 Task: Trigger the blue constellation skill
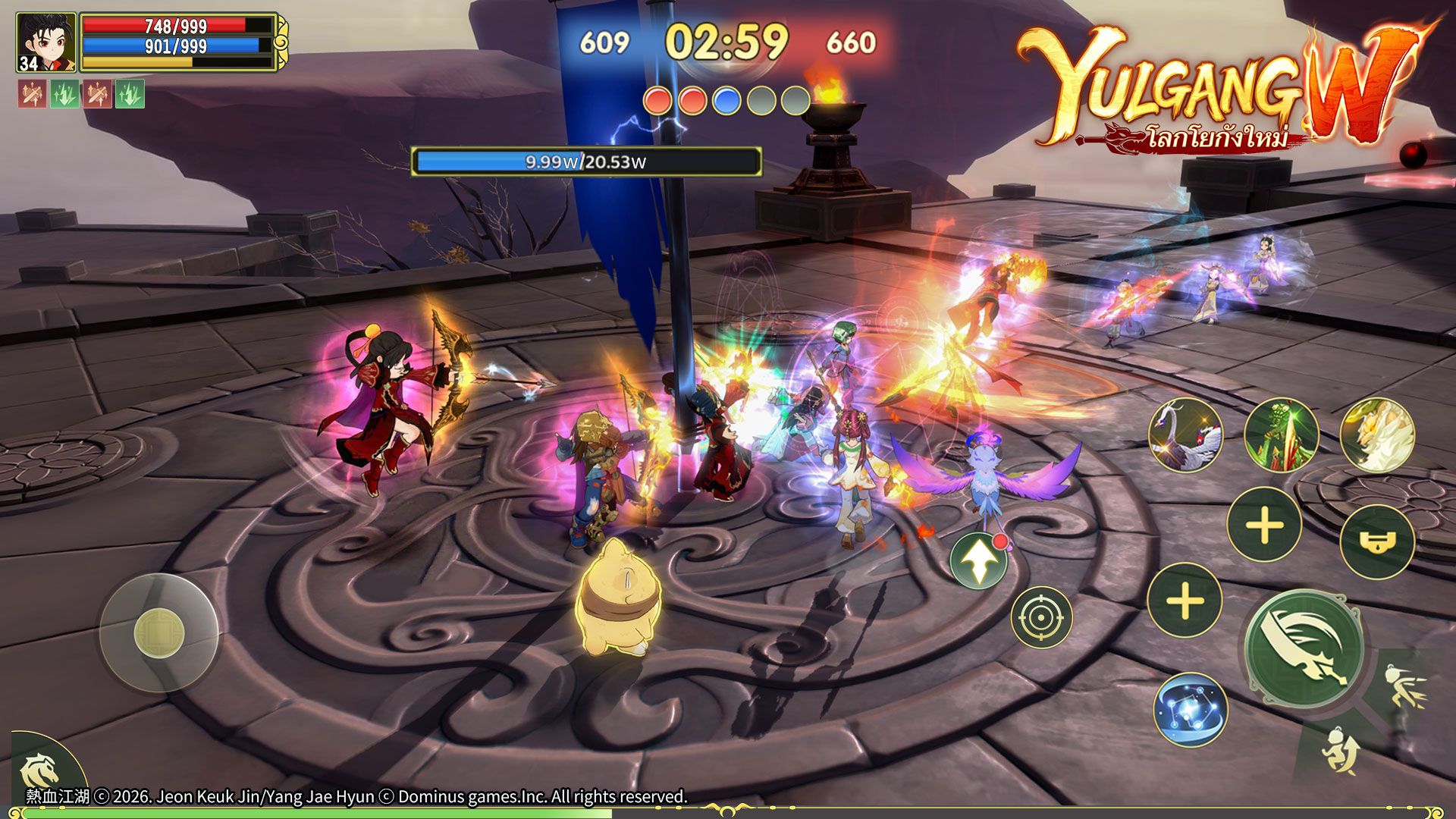pos(1190,710)
